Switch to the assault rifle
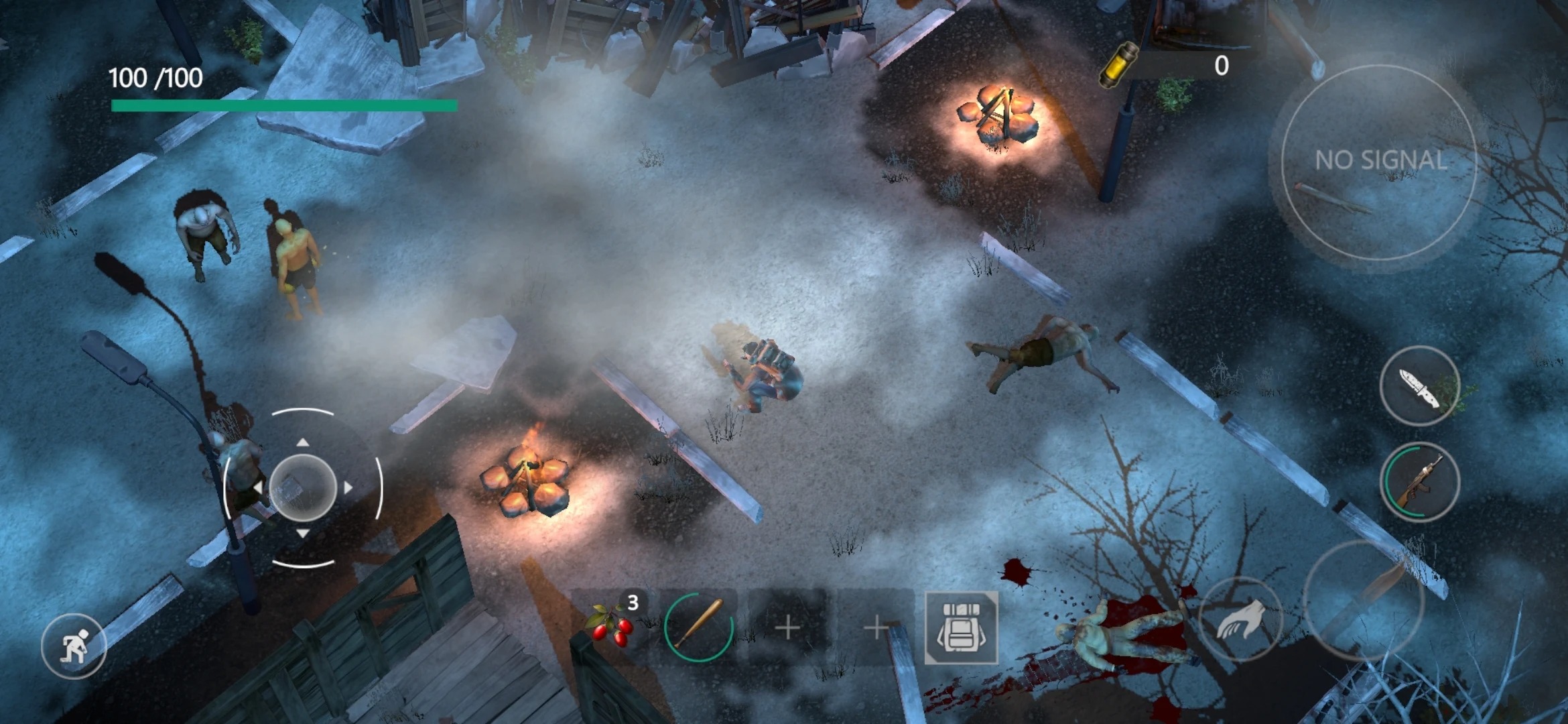 [x=1419, y=483]
